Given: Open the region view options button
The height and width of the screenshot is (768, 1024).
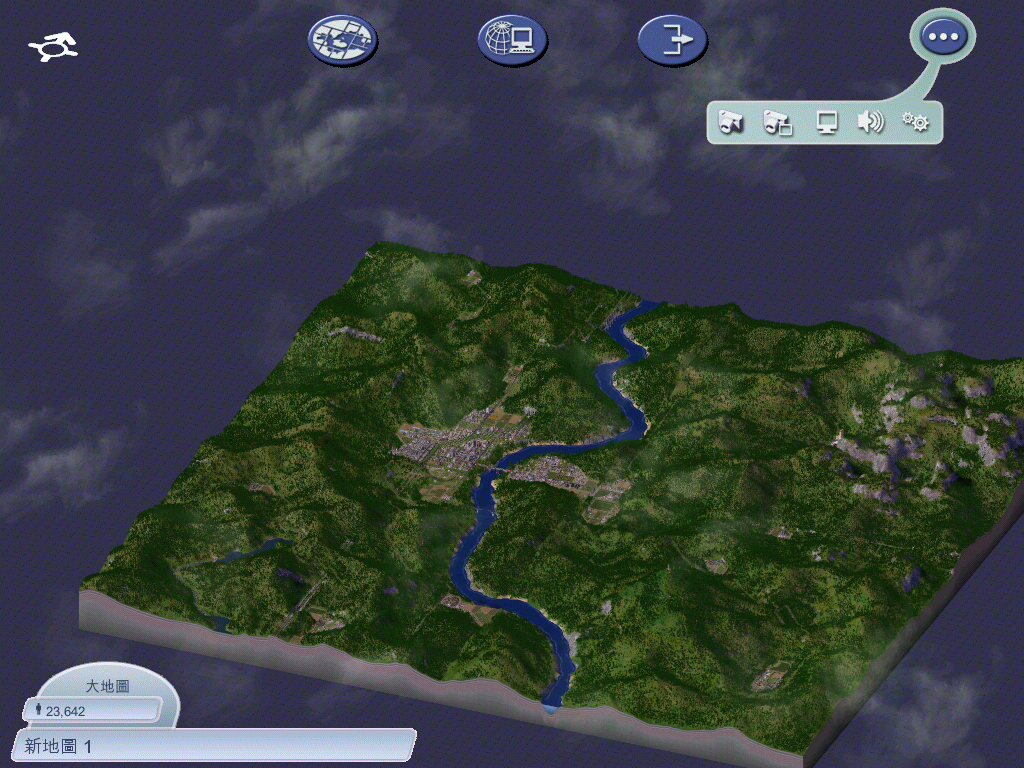Looking at the screenshot, I should point(342,40).
